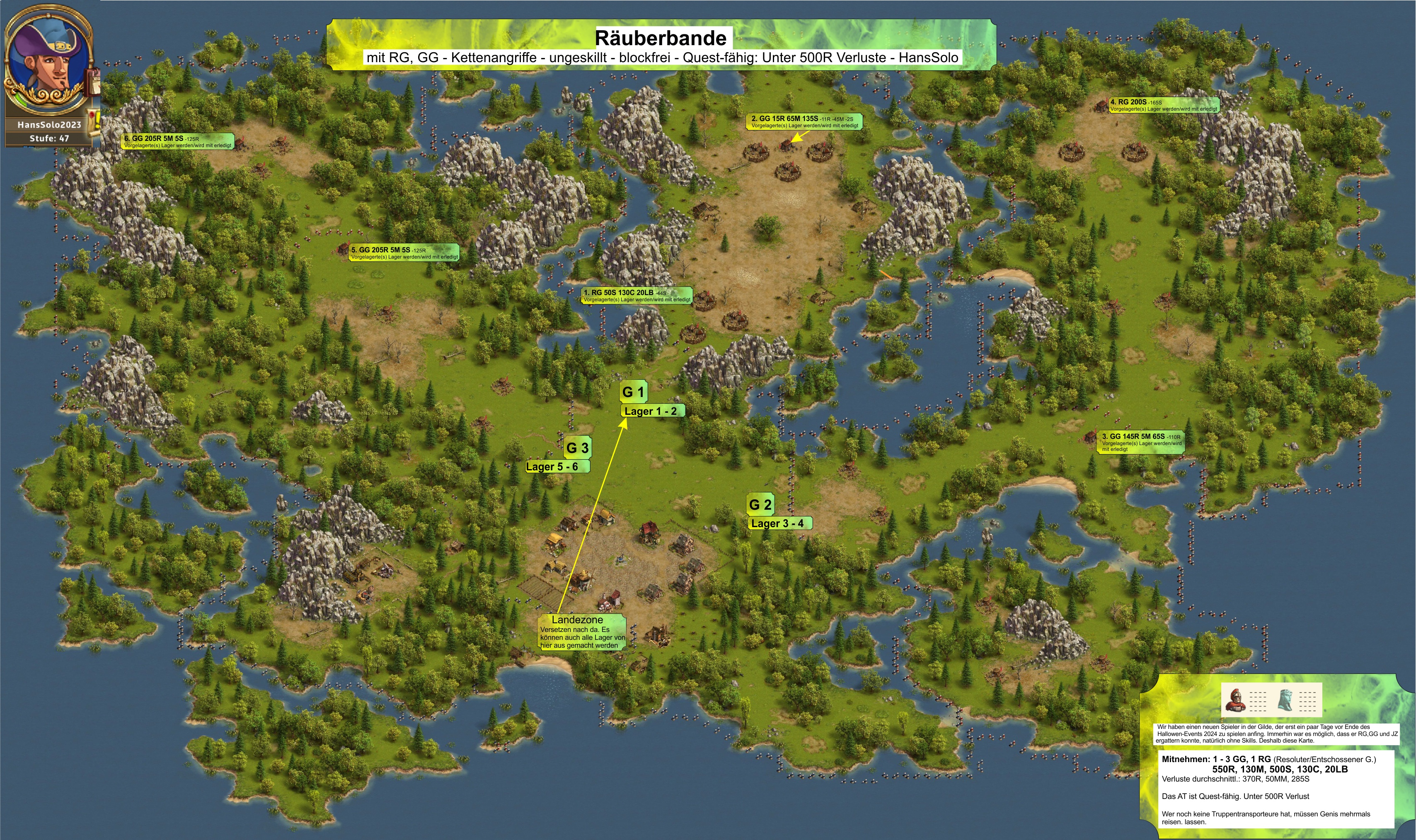Select the G 2 general position marker

point(760,504)
